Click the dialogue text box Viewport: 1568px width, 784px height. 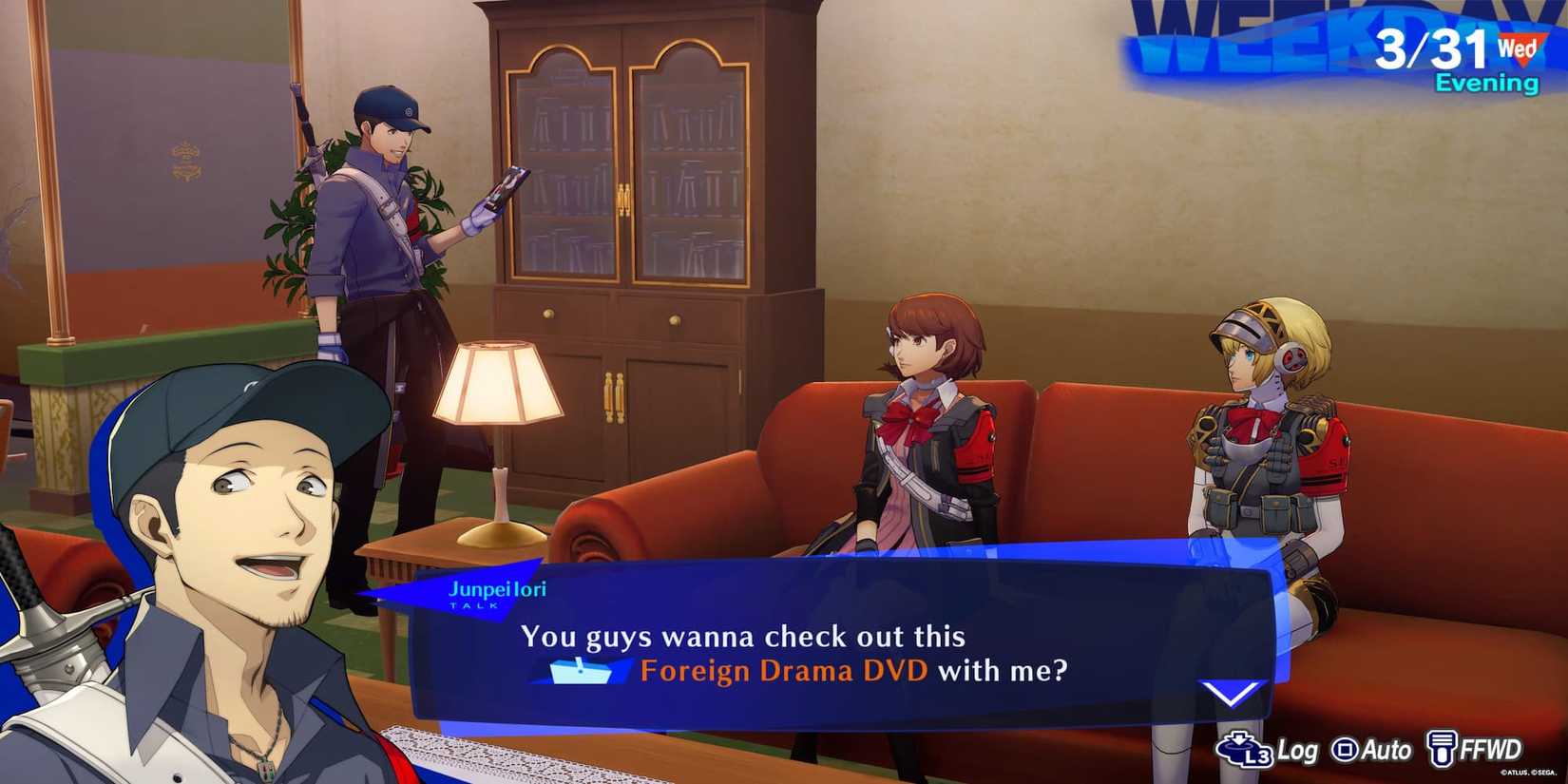pyautogui.click(x=836, y=646)
